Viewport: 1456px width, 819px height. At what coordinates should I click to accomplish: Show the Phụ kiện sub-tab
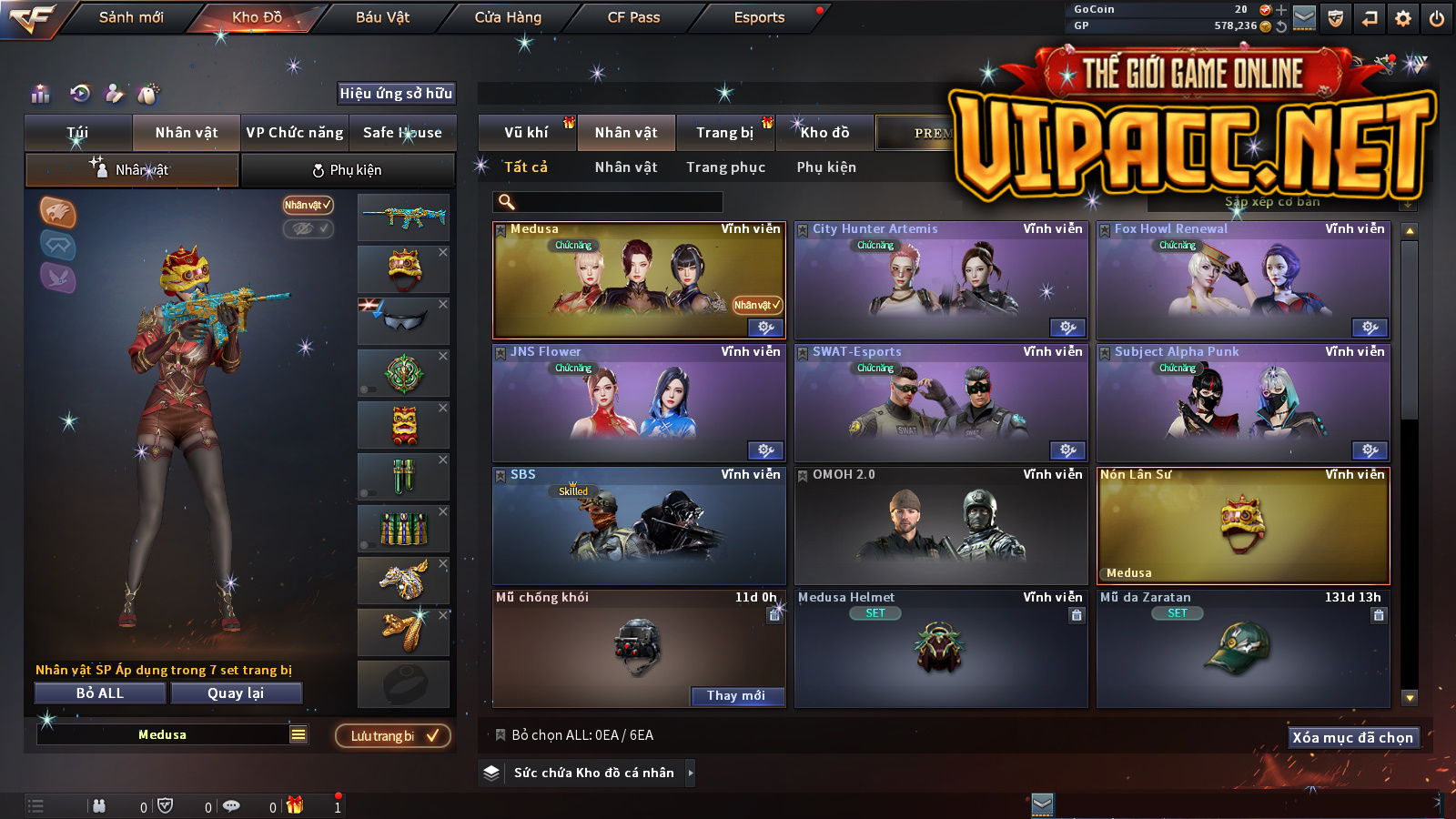point(347,170)
